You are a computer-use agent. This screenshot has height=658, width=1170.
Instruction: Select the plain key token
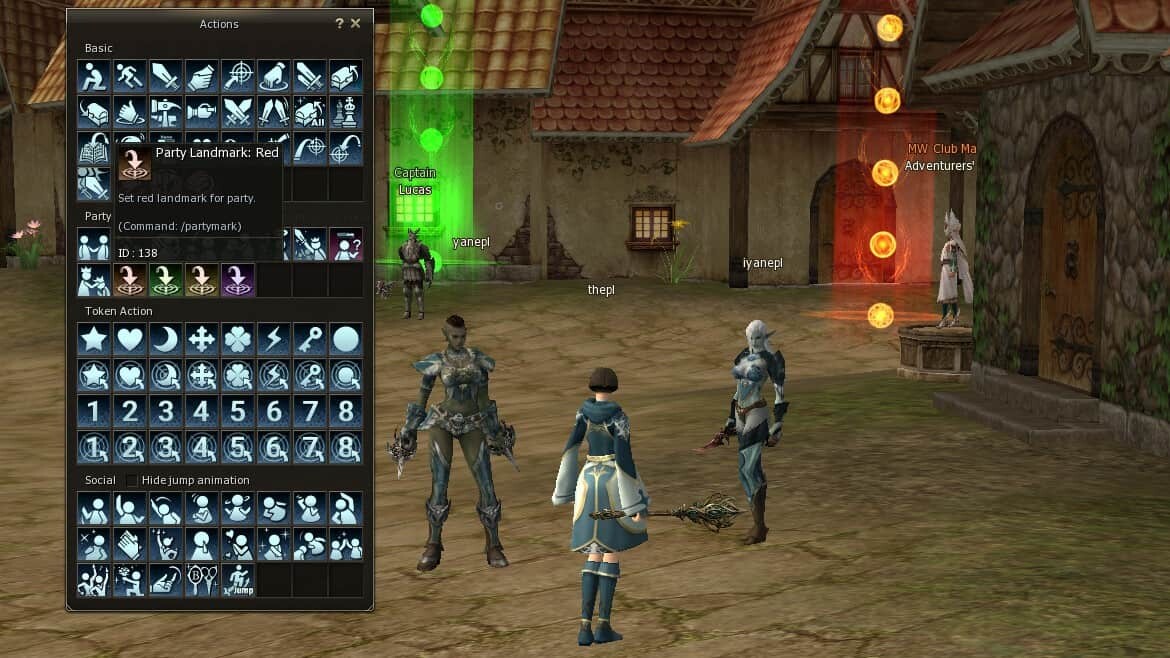coord(310,339)
